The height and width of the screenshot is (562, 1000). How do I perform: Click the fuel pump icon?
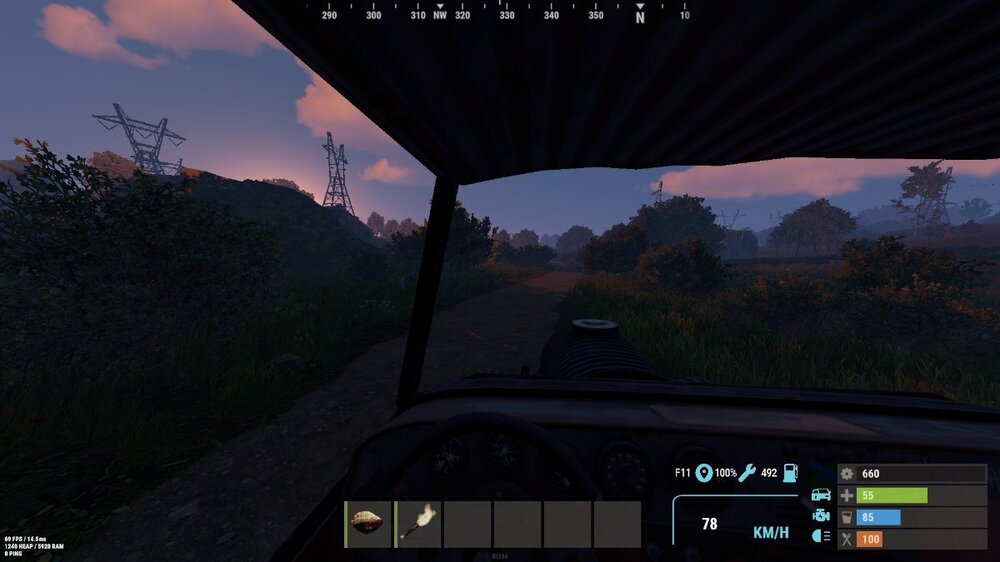790,473
